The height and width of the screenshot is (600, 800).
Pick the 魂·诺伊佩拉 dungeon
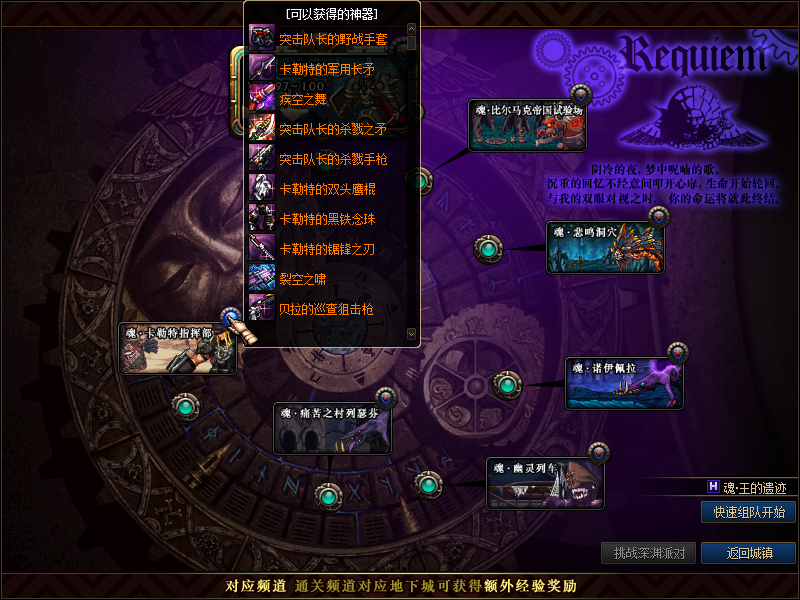(624, 385)
